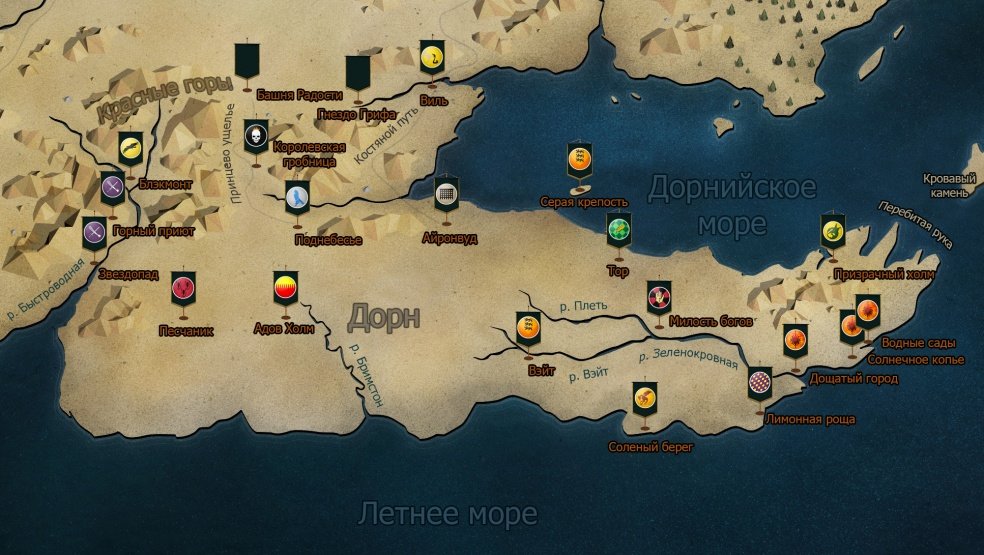The width and height of the screenshot is (984, 555).
Task: Select the Дощатый город banner
Action: click(795, 339)
